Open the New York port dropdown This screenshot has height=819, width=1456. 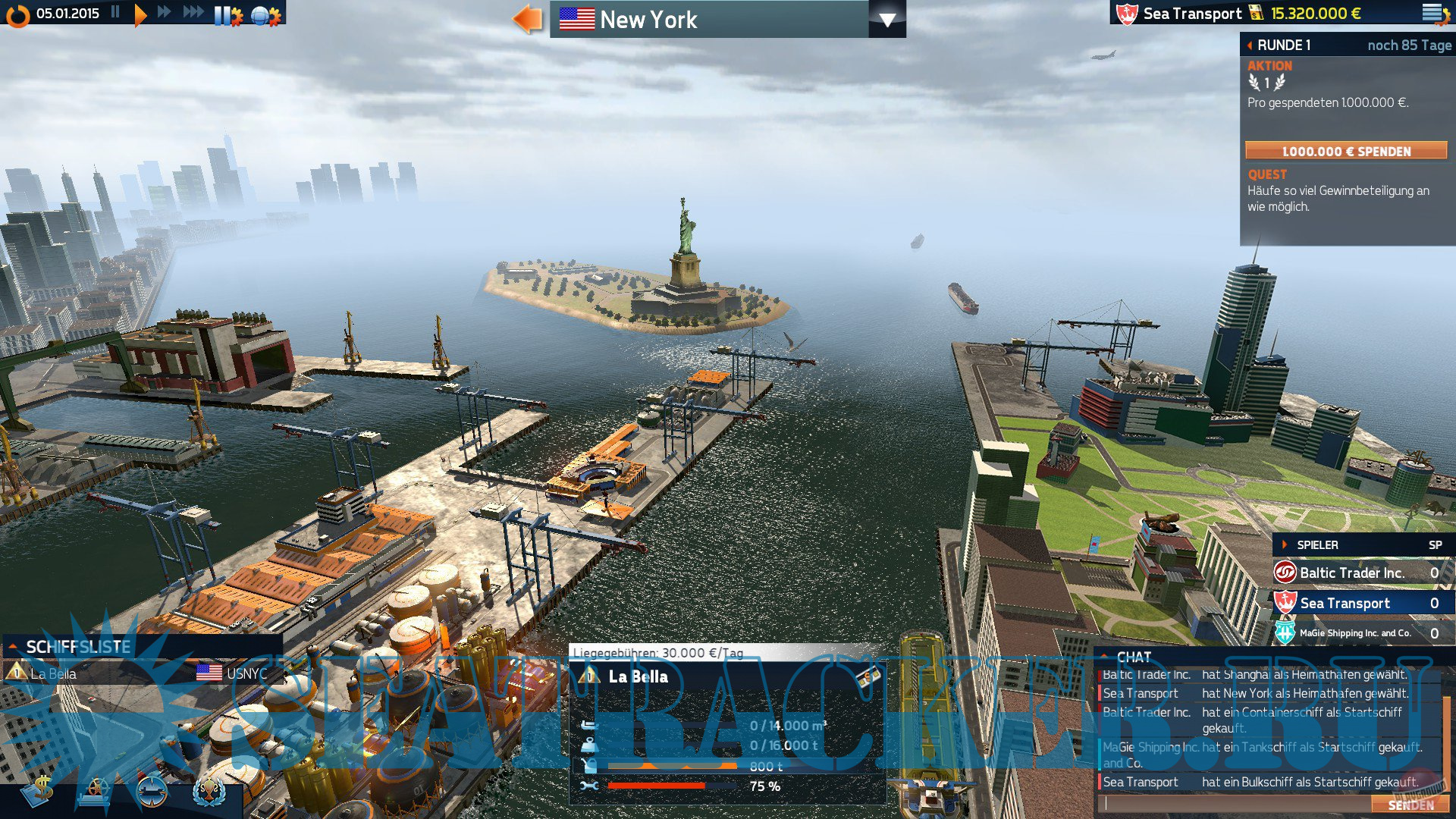click(x=886, y=20)
